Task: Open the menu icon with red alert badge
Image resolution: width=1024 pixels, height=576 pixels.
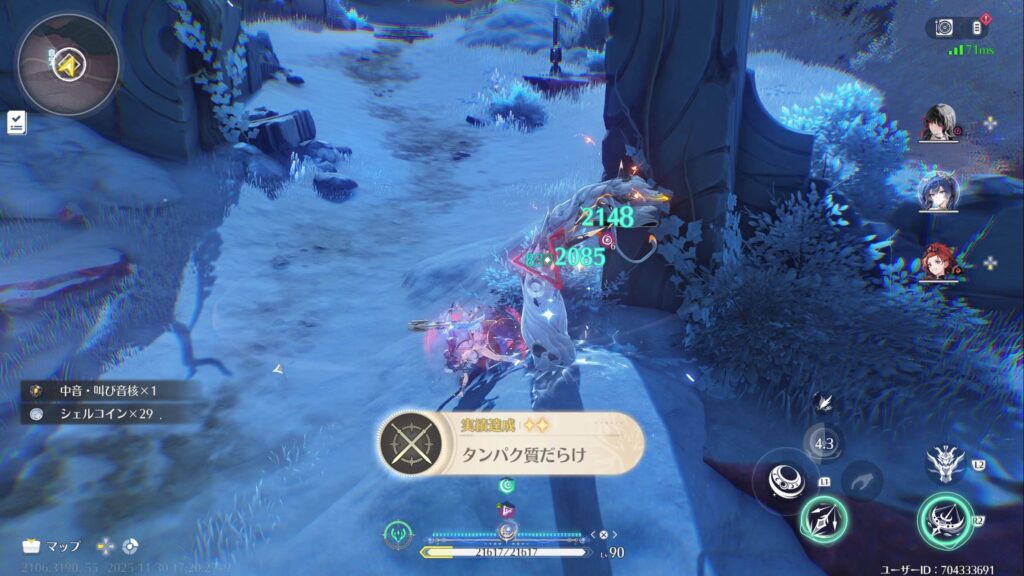Action: pos(978,27)
